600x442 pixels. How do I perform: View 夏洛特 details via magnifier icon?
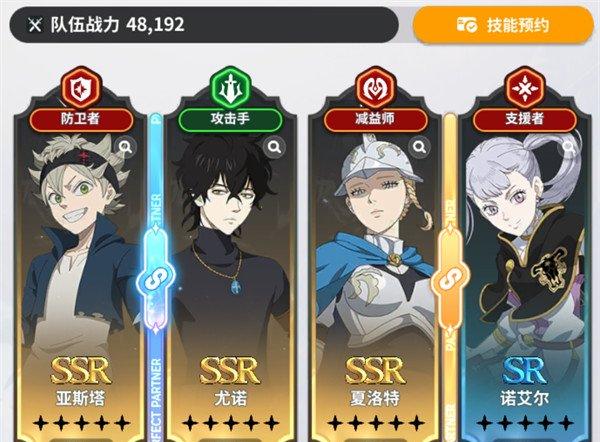420,147
